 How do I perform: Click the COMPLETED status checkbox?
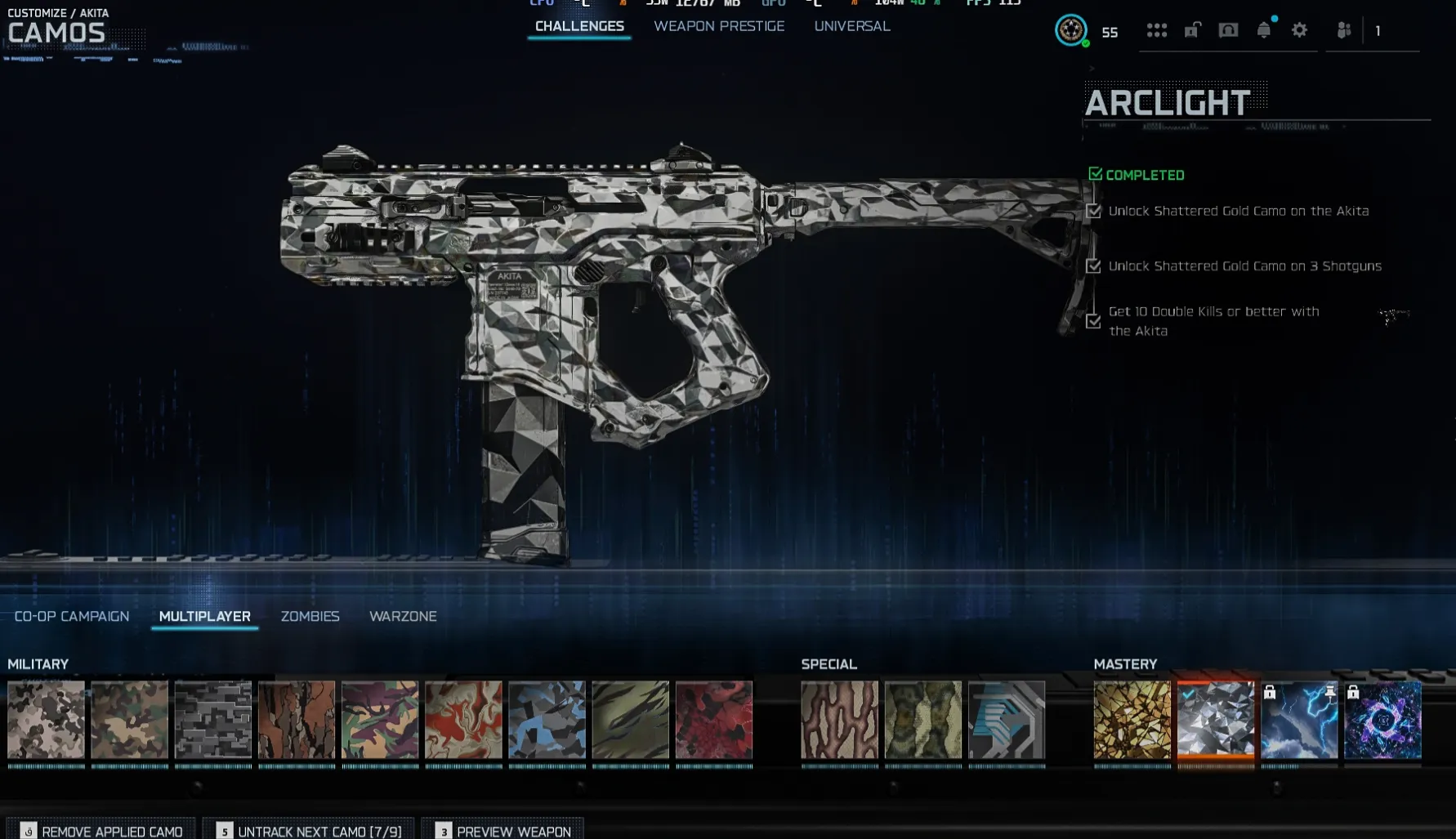[1095, 174]
